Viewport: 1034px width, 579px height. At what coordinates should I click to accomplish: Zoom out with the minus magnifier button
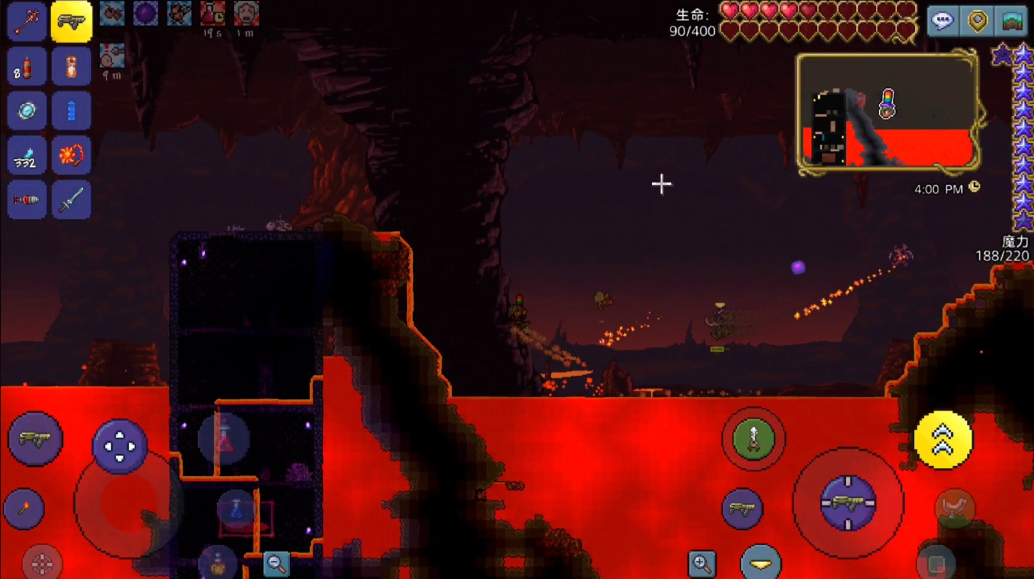(276, 563)
